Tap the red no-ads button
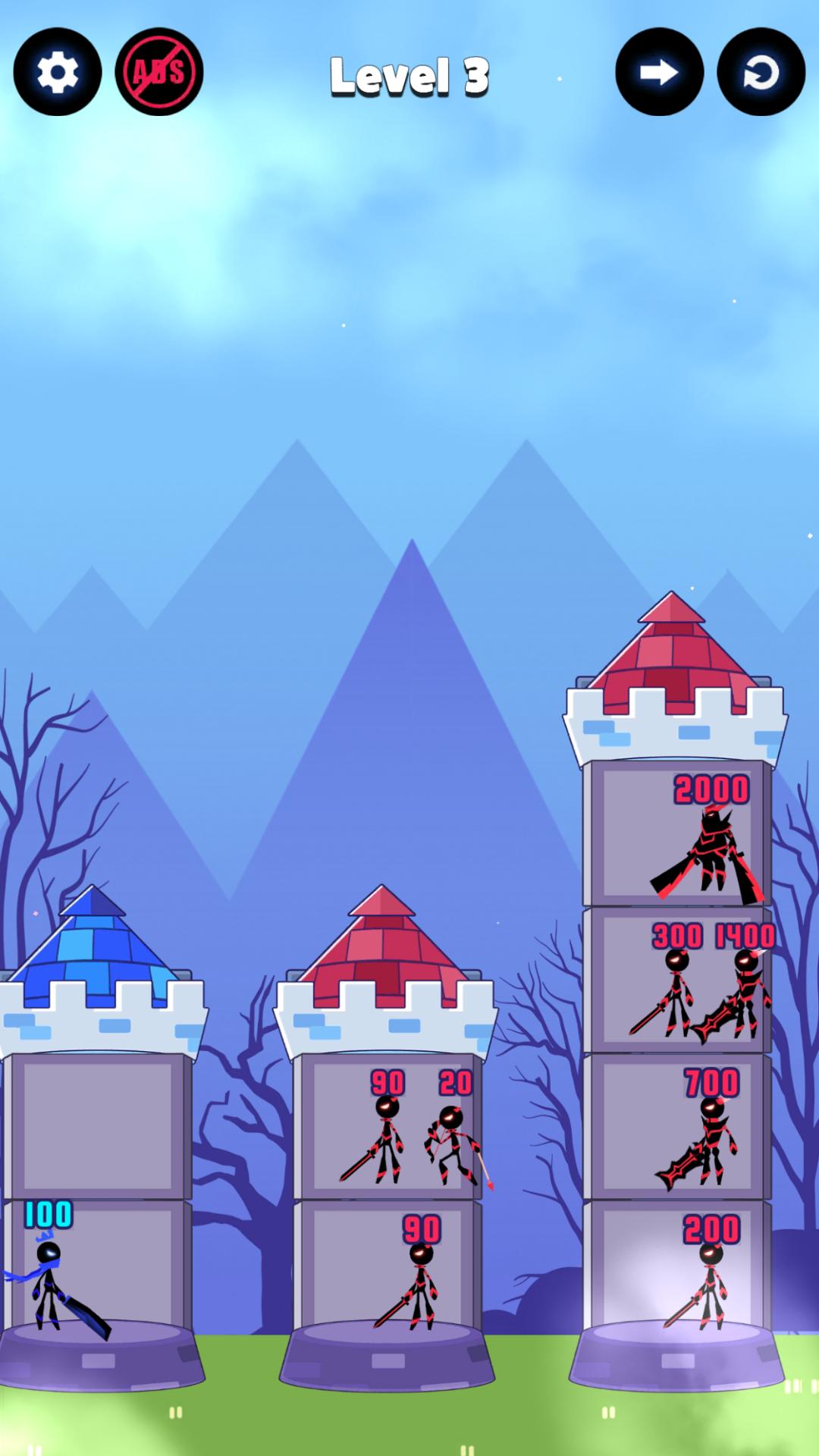Image resolution: width=819 pixels, height=1456 pixels. pyautogui.click(x=159, y=72)
